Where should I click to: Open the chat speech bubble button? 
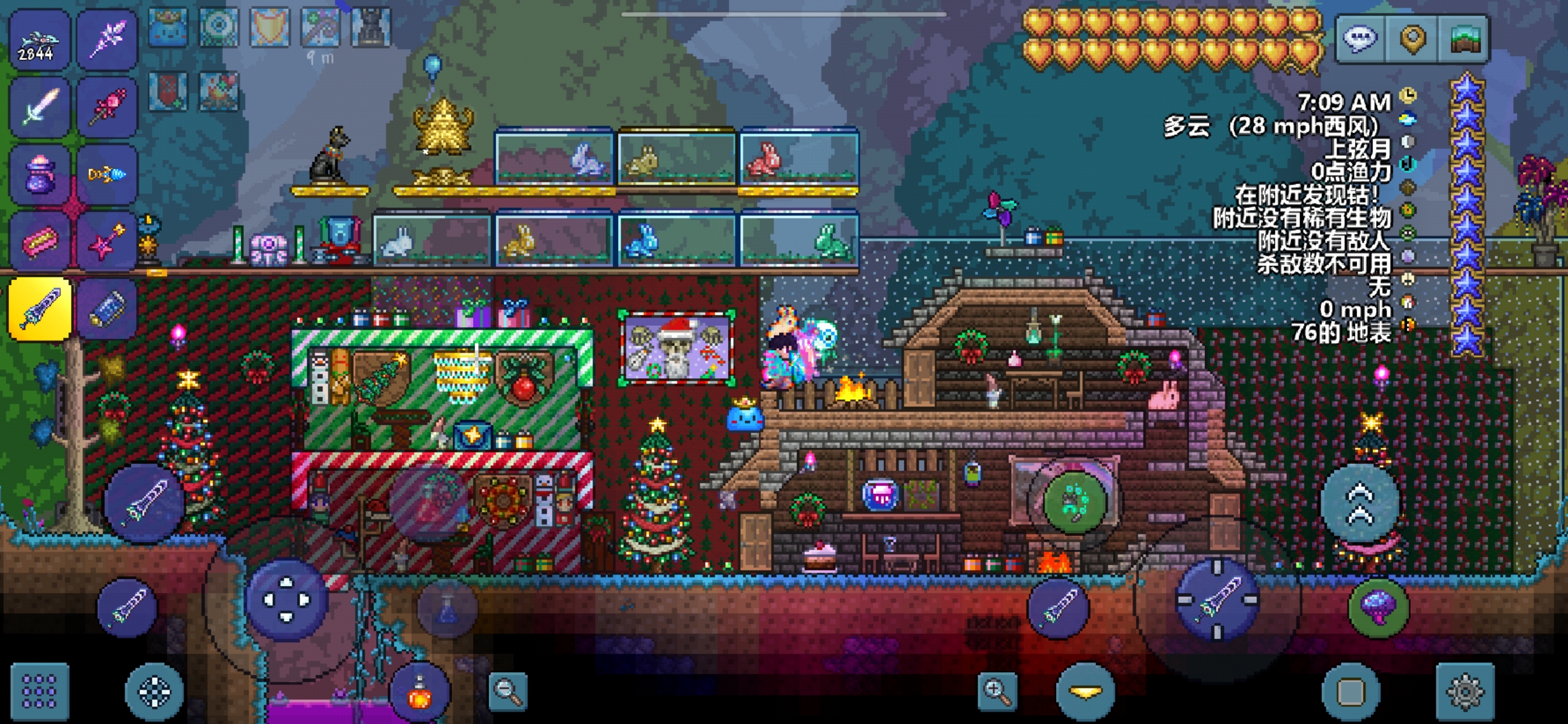(1360, 40)
